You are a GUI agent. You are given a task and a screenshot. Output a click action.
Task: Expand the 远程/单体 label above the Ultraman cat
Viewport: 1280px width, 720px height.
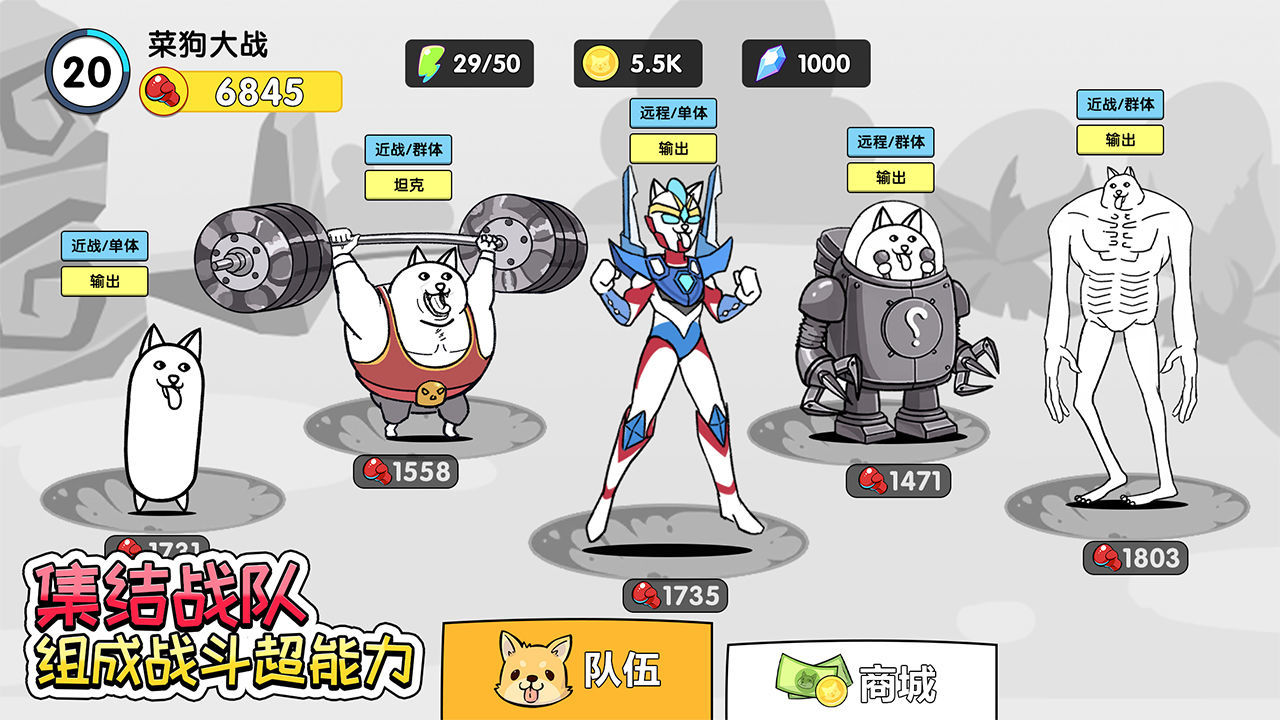672,113
